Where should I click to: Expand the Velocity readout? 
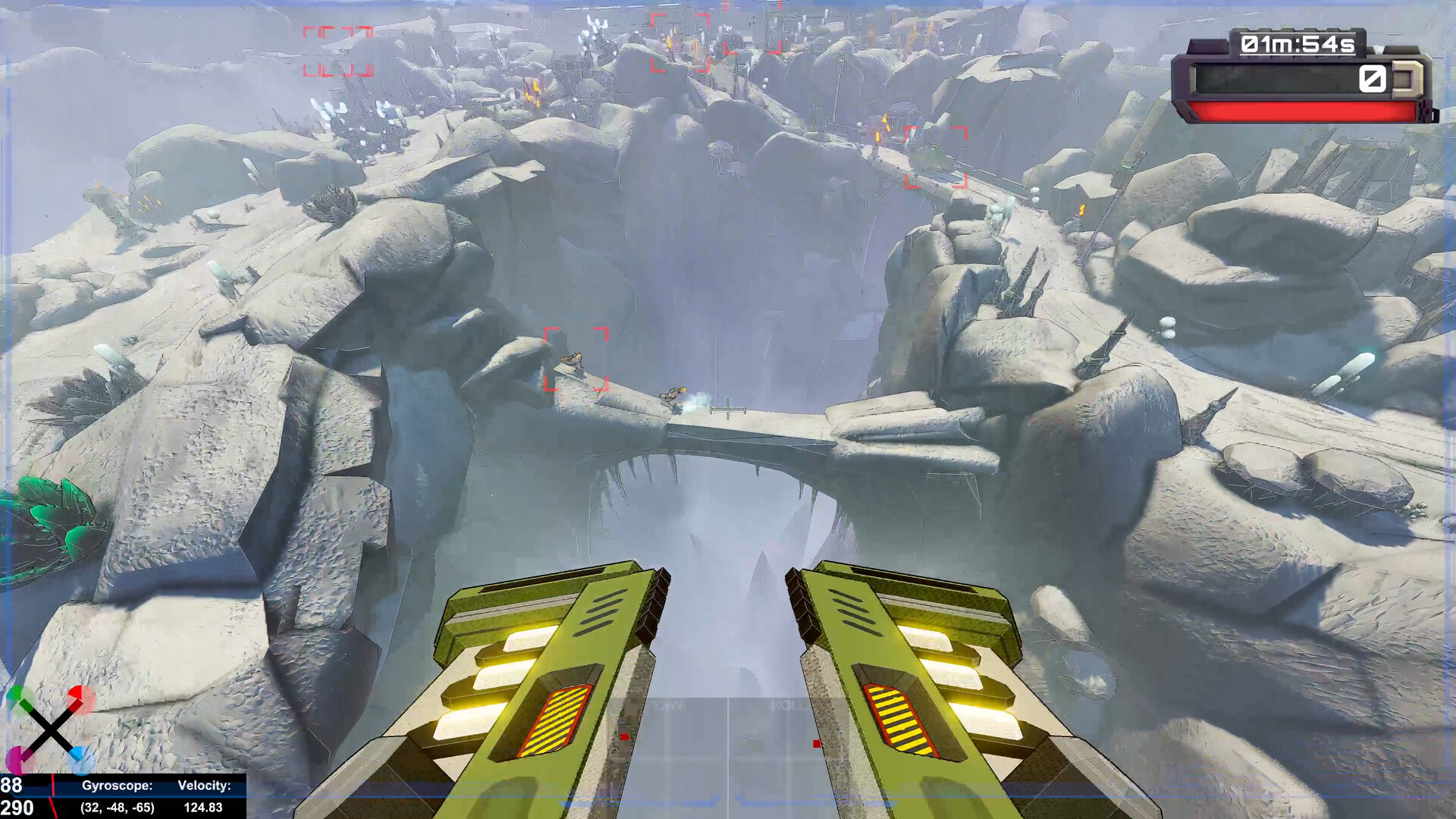(205, 785)
